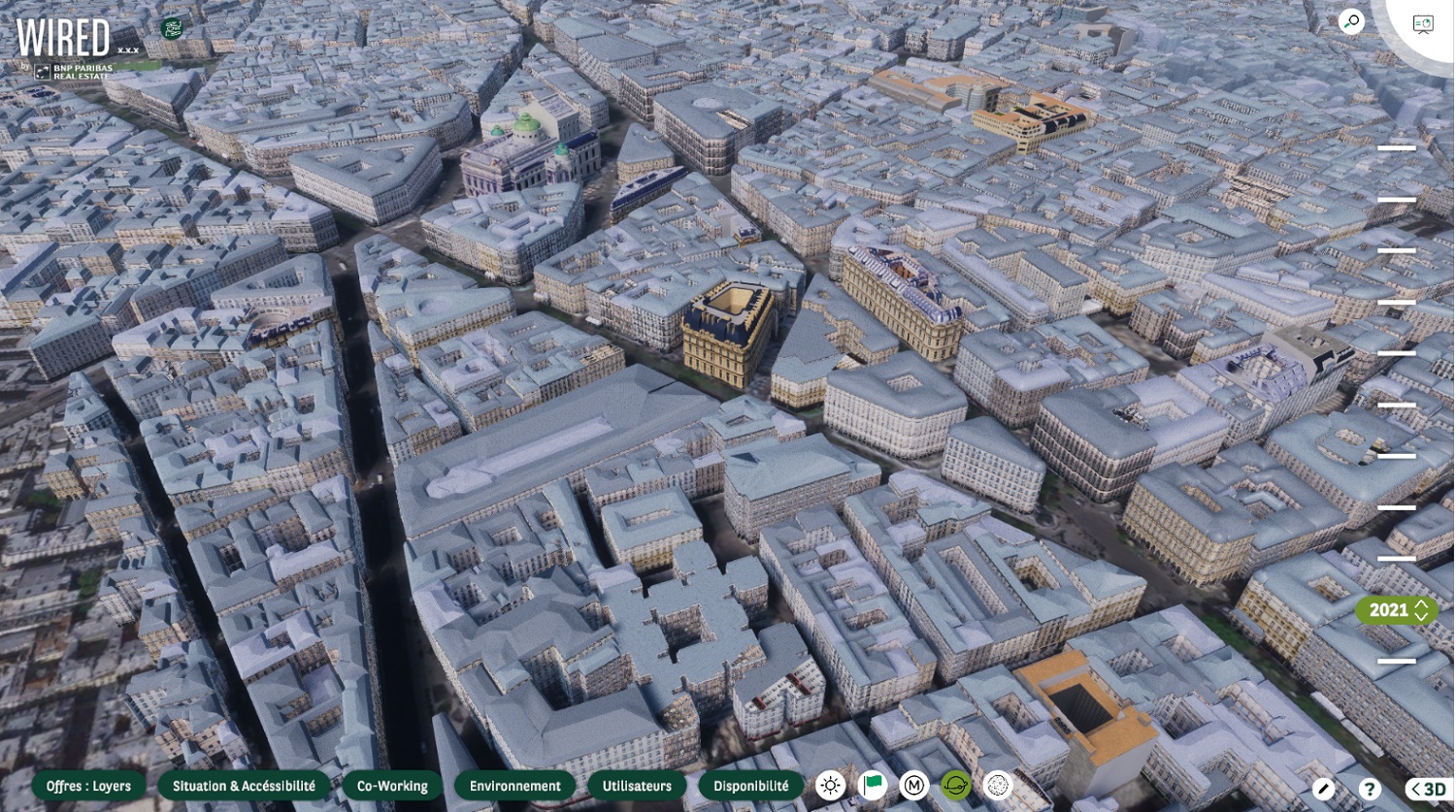The height and width of the screenshot is (812, 1456).
Task: Open the presentation chart panel
Action: (x=1423, y=24)
